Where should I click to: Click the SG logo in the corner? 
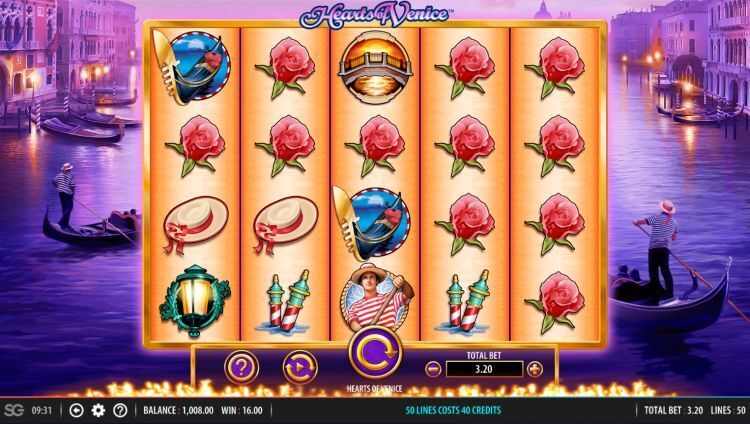click(x=13, y=410)
